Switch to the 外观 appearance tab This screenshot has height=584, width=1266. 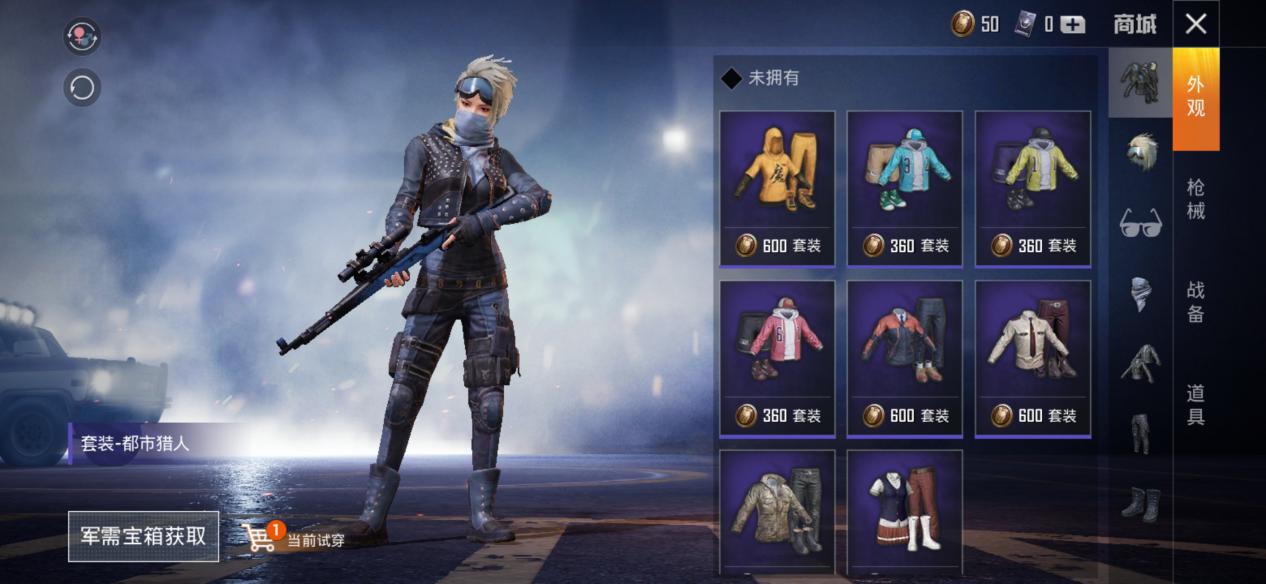pyautogui.click(x=1195, y=97)
